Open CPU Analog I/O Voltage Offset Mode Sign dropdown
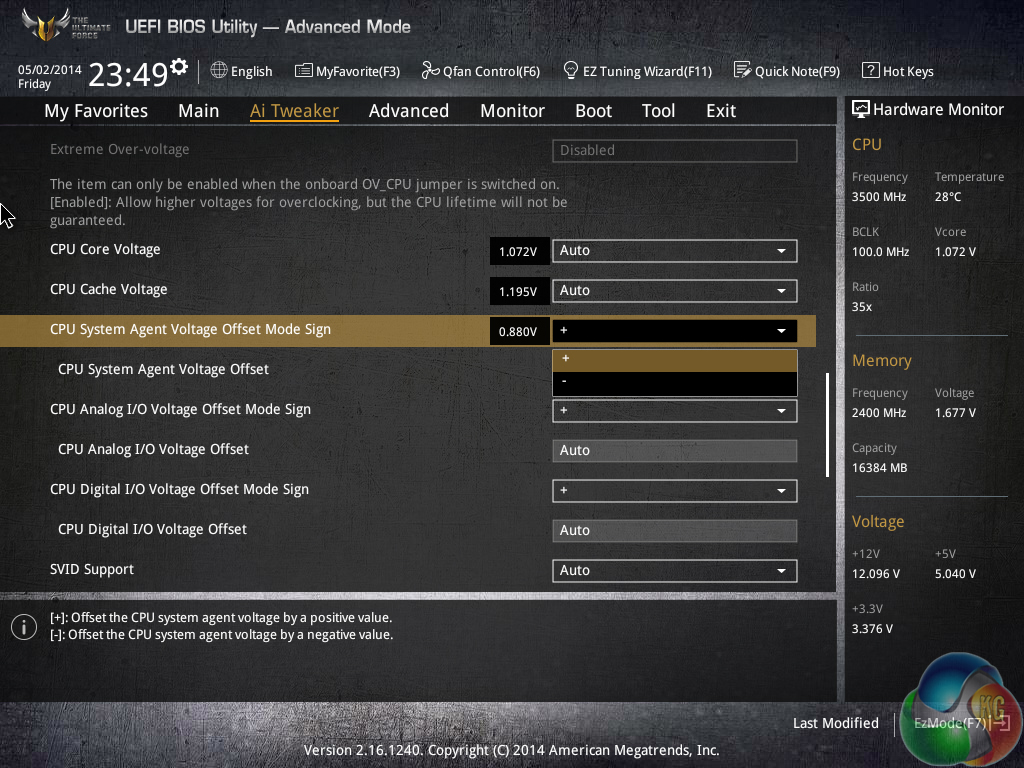Viewport: 1024px width, 768px height. tap(674, 411)
